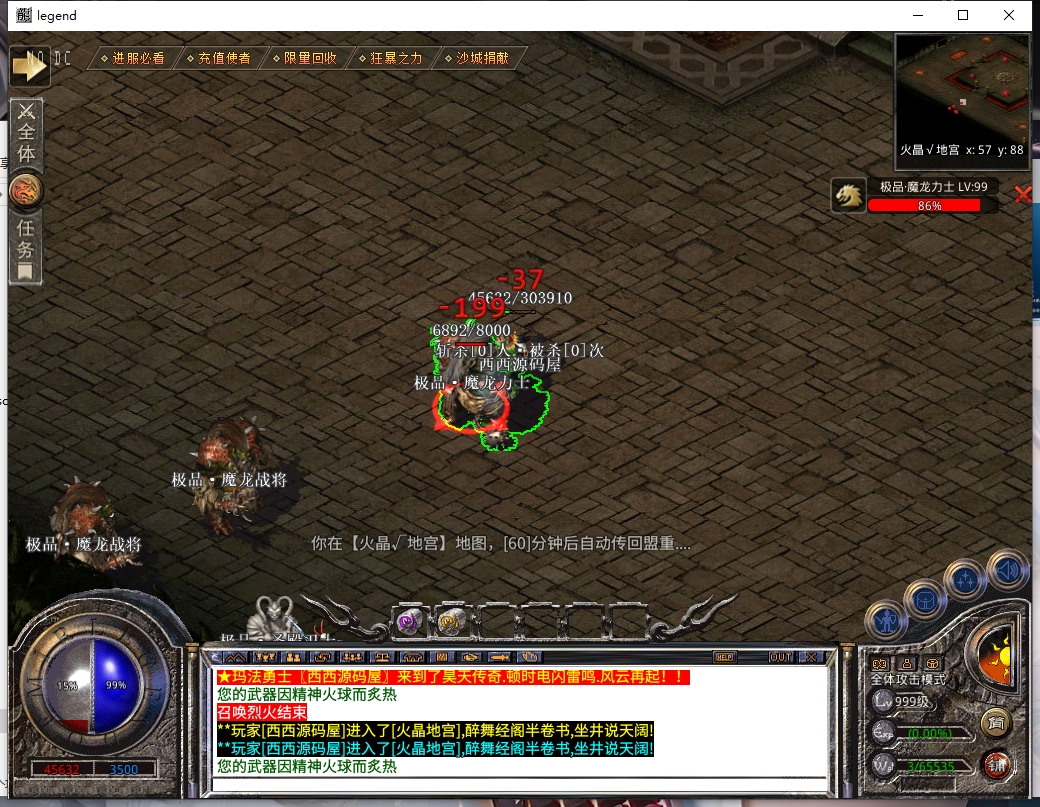
Task: Open the 进服必看 menu tab
Action: coord(133,58)
